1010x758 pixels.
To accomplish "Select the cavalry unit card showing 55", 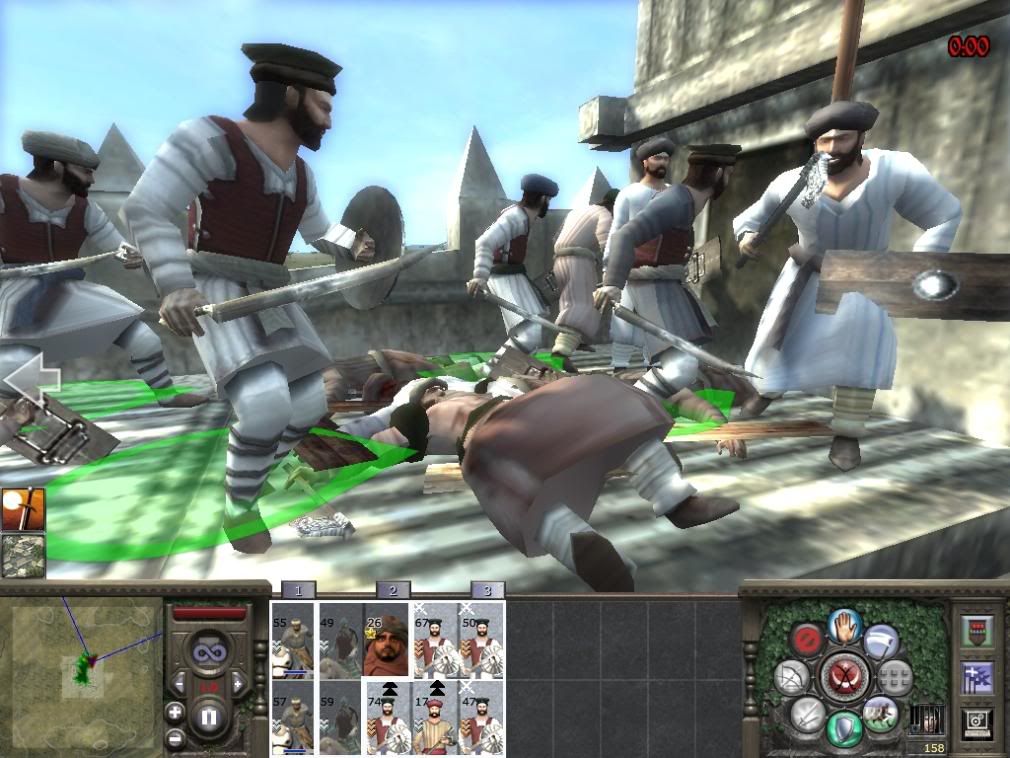I will tap(292, 640).
